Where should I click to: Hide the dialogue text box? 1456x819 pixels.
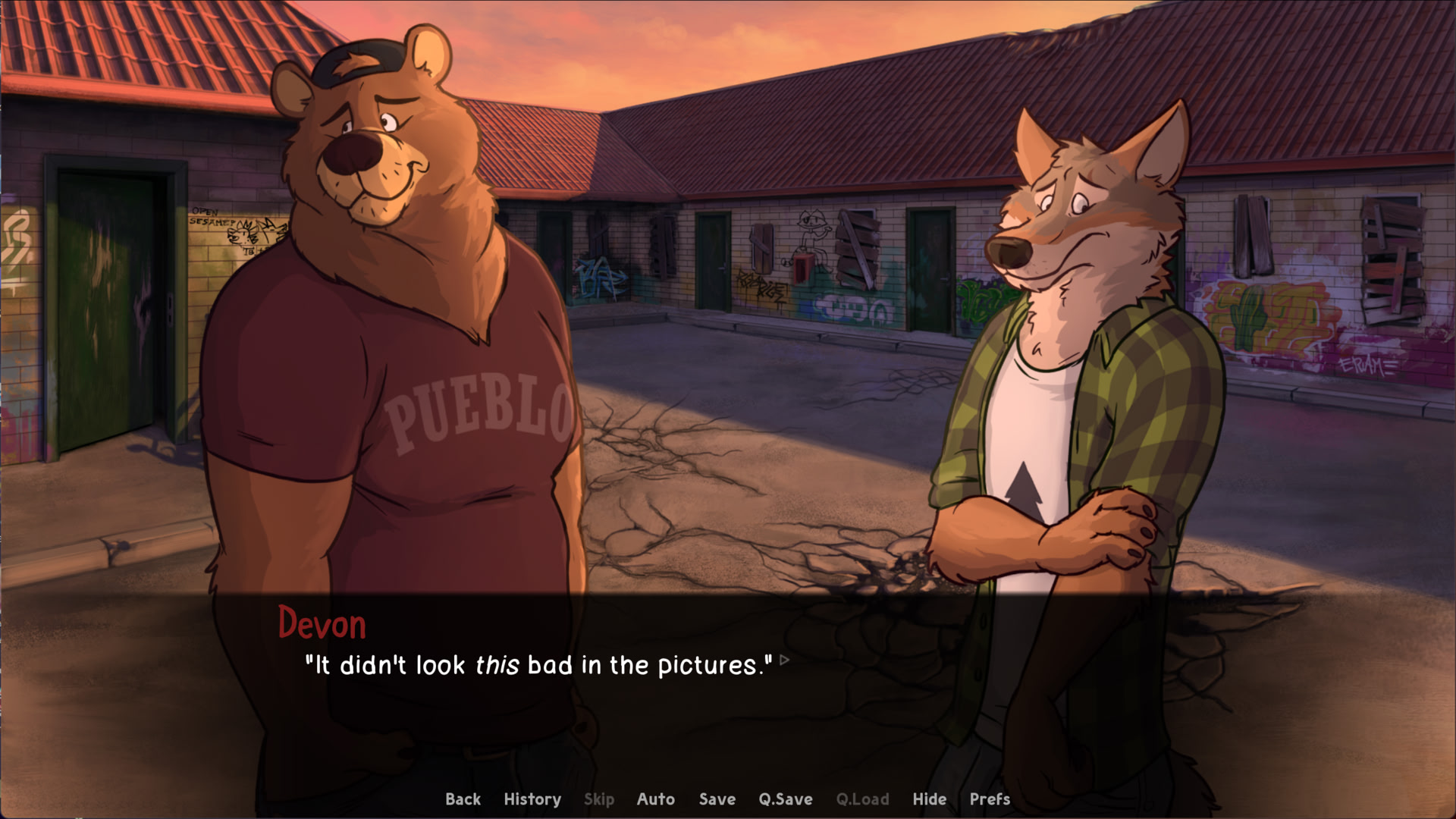929,799
